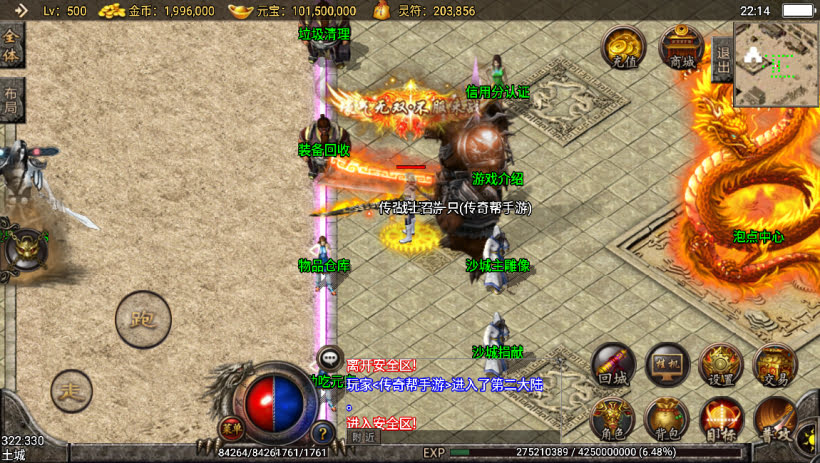The height and width of the screenshot is (463, 820).
Task: Activate the 目标 target selector
Action: tap(720, 419)
